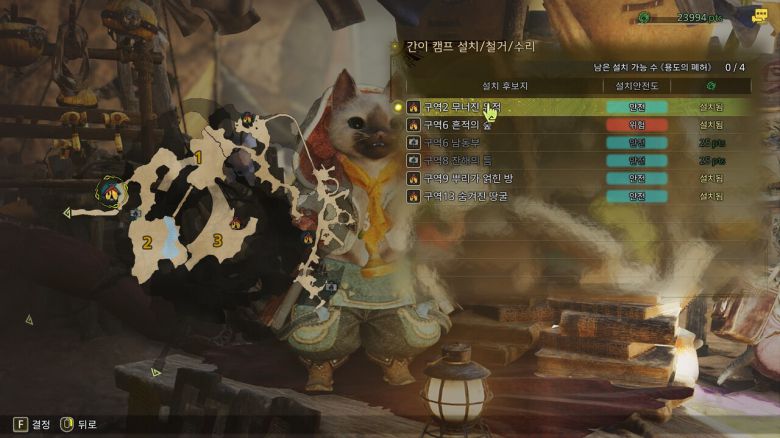Click the area 2 label on the map

[x=147, y=242]
